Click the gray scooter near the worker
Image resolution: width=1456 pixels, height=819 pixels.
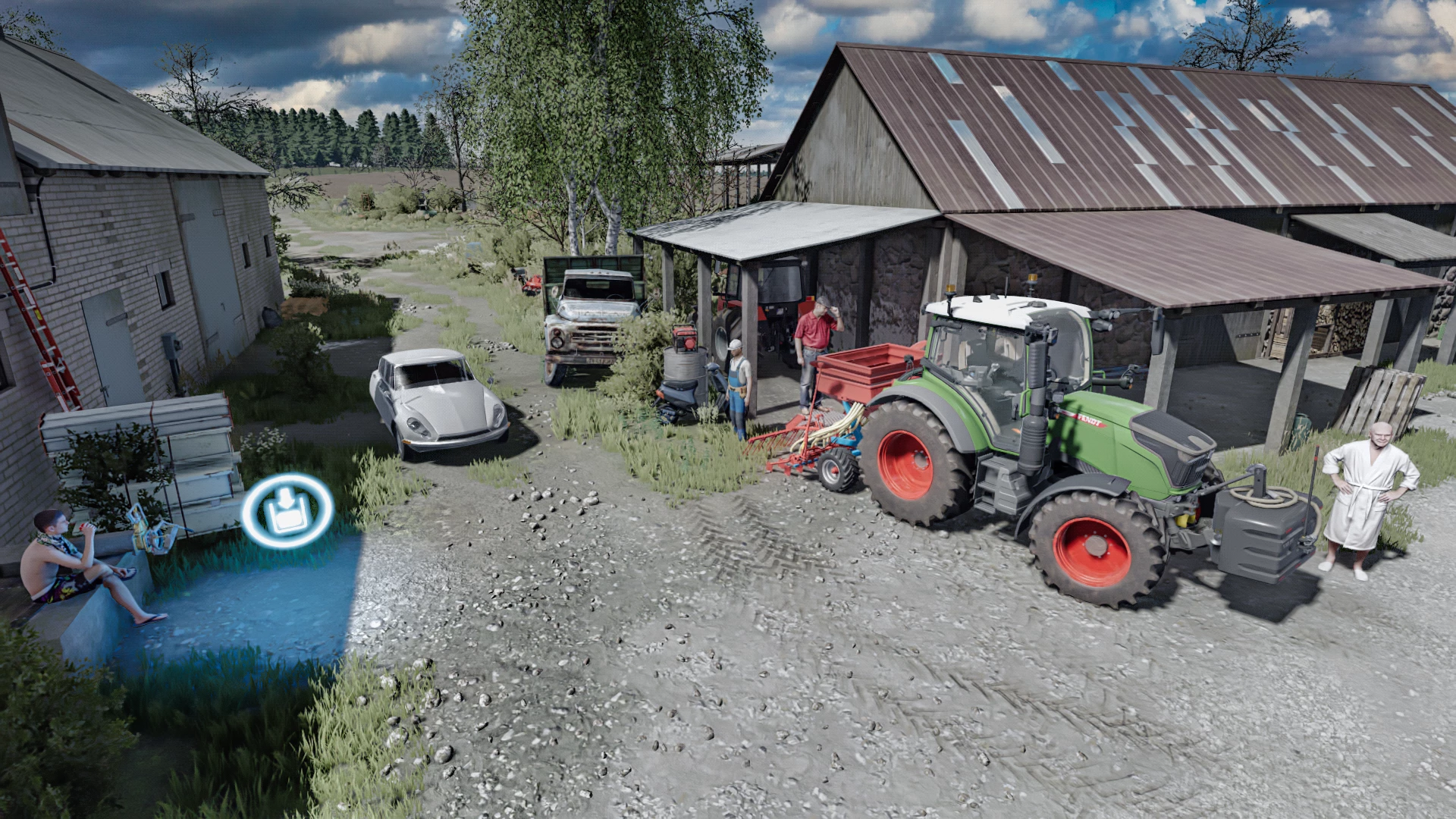(679, 393)
